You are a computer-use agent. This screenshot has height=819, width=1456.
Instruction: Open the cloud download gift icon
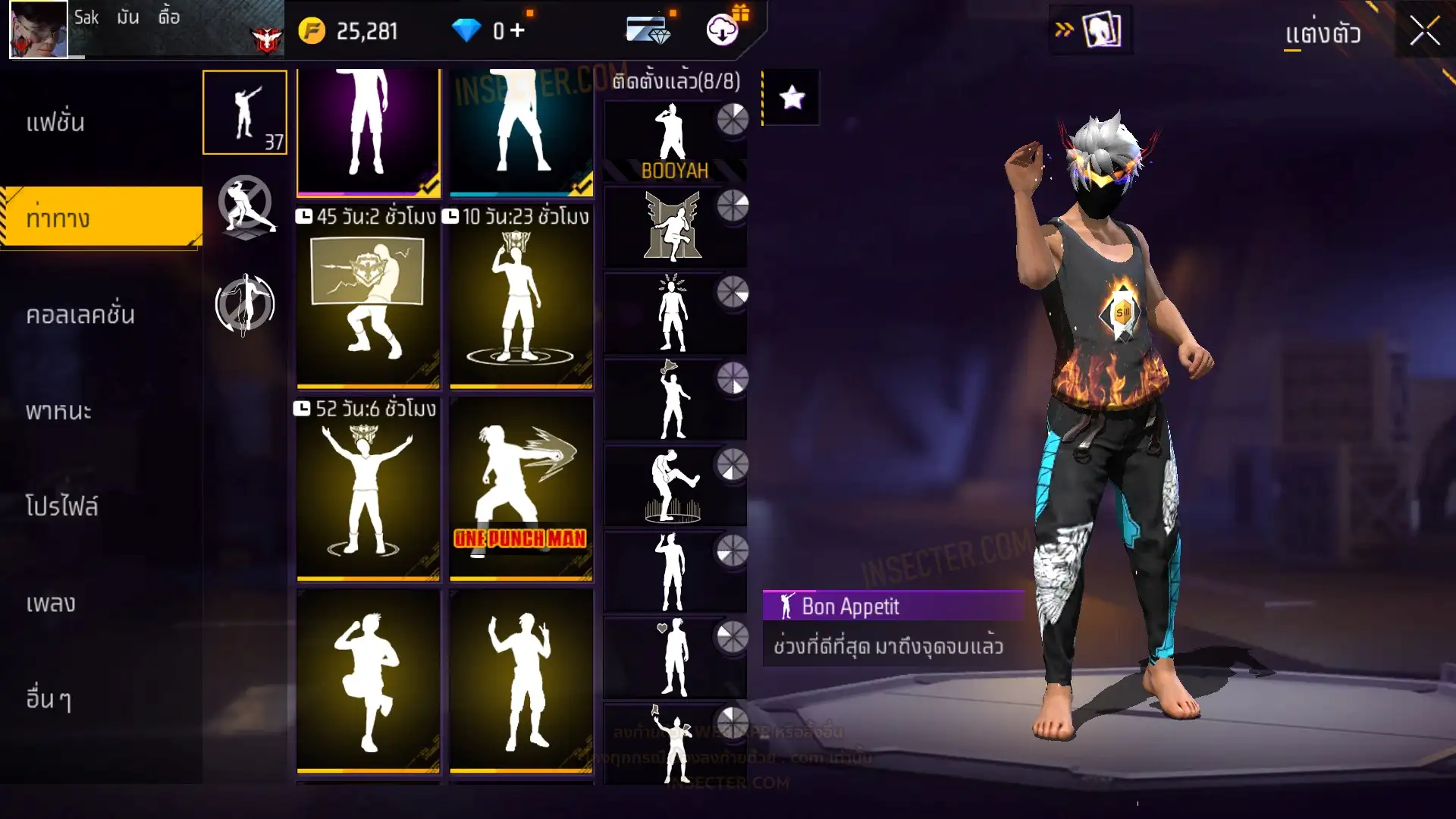click(x=723, y=30)
